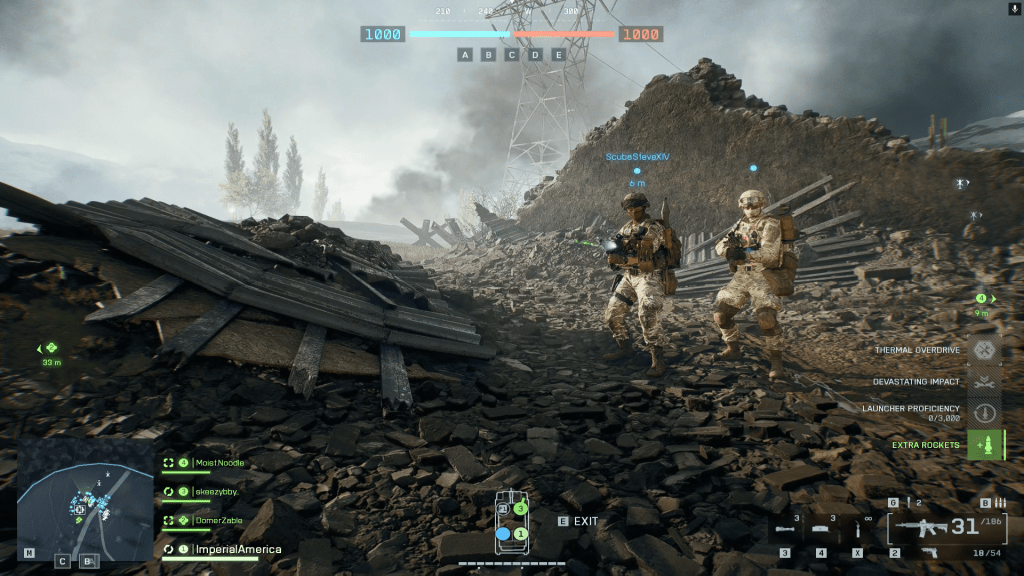
Task: Activate the green Extra Rockets perk
Action: (x=985, y=444)
